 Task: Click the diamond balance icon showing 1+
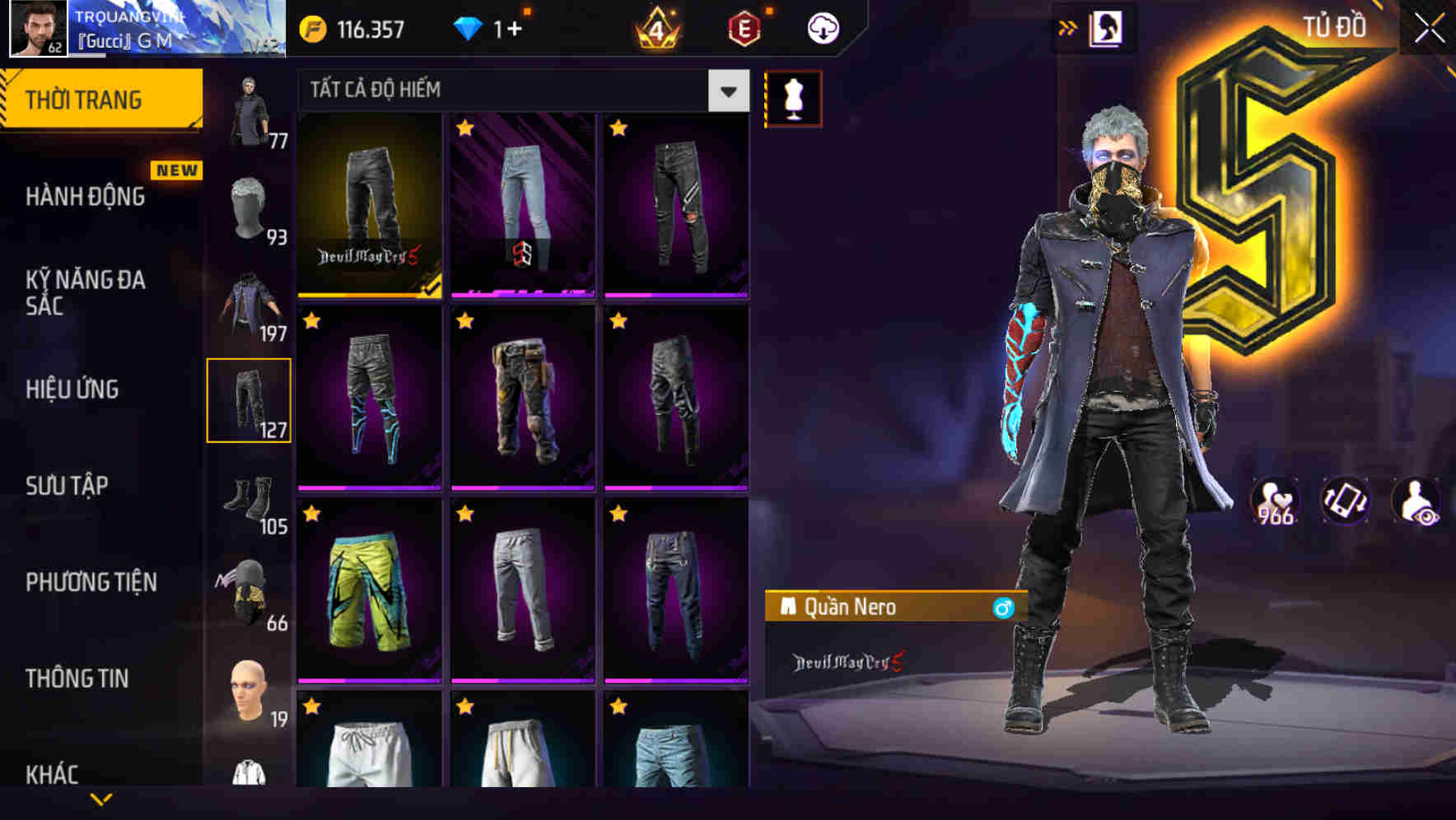469,26
